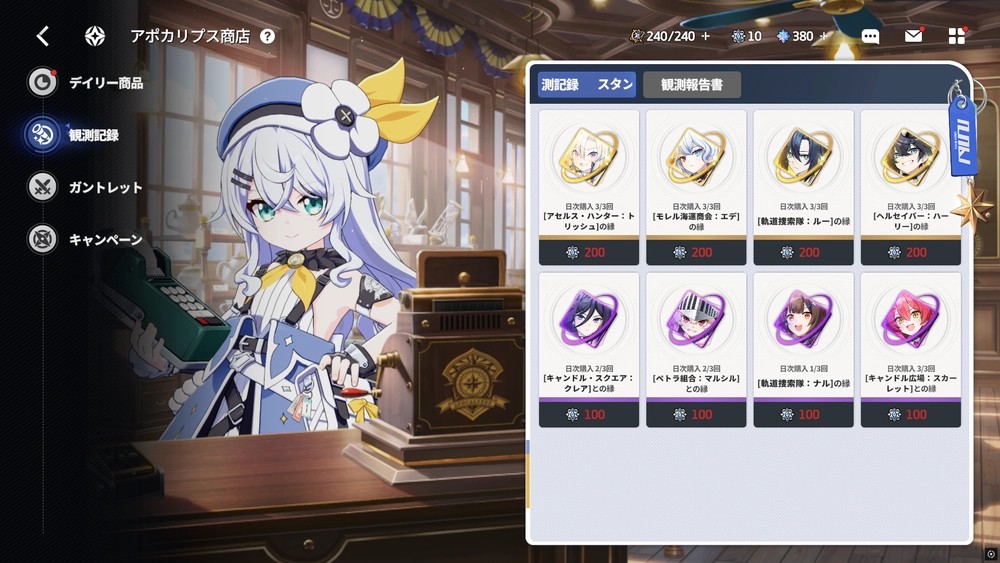
Task: Switch to the 観測報告書 tab
Action: (692, 85)
